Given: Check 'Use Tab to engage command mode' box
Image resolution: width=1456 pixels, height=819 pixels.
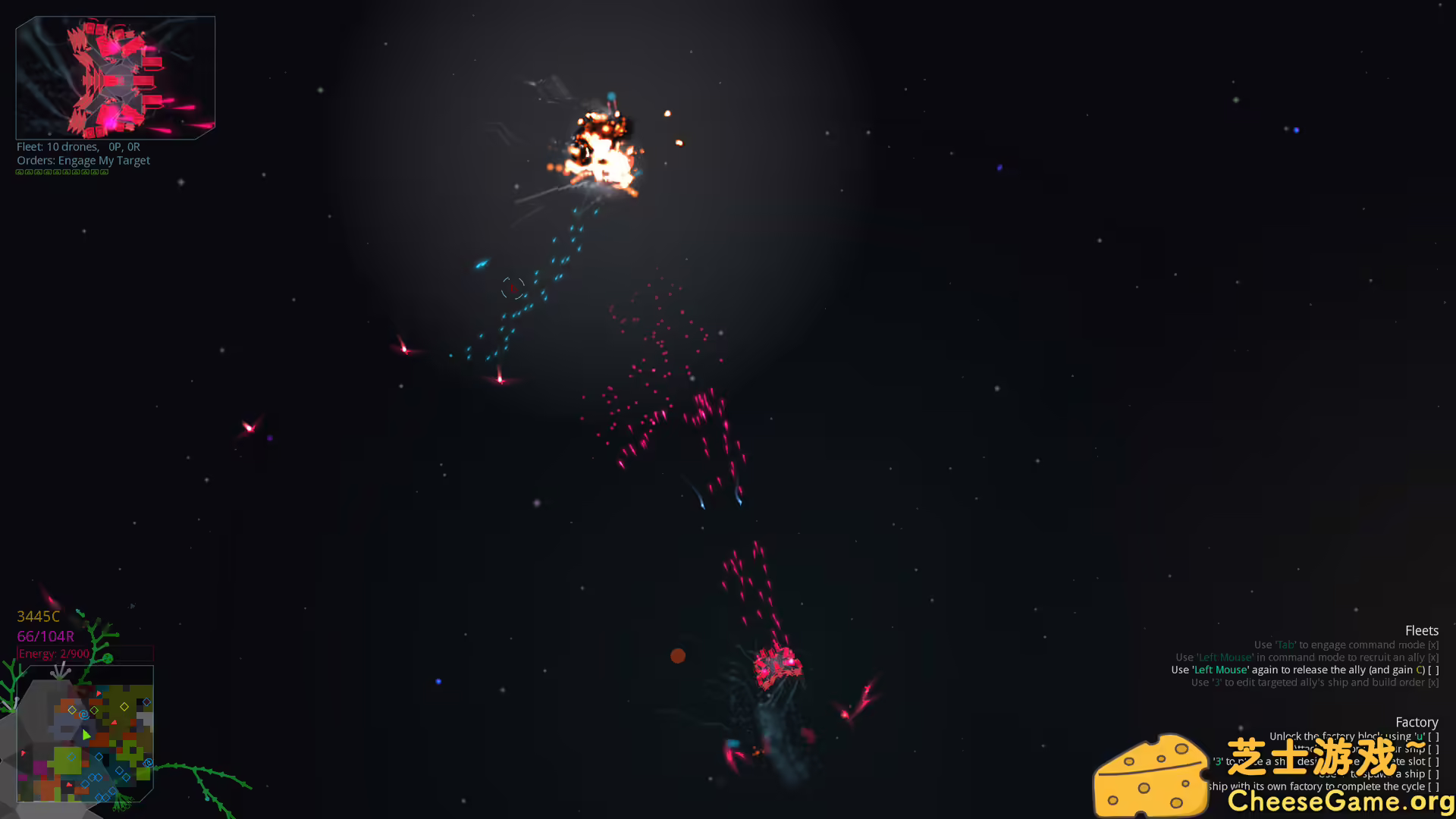Looking at the screenshot, I should pos(1434,644).
